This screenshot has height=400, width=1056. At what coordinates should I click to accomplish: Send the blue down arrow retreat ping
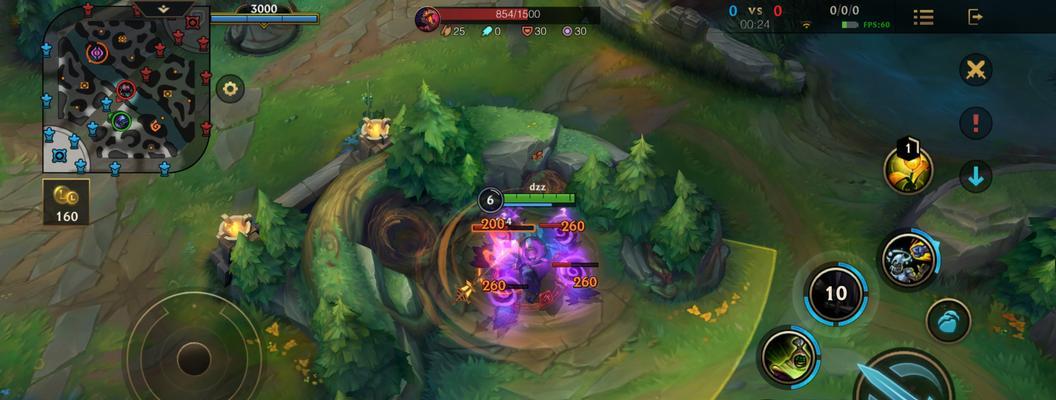point(975,177)
